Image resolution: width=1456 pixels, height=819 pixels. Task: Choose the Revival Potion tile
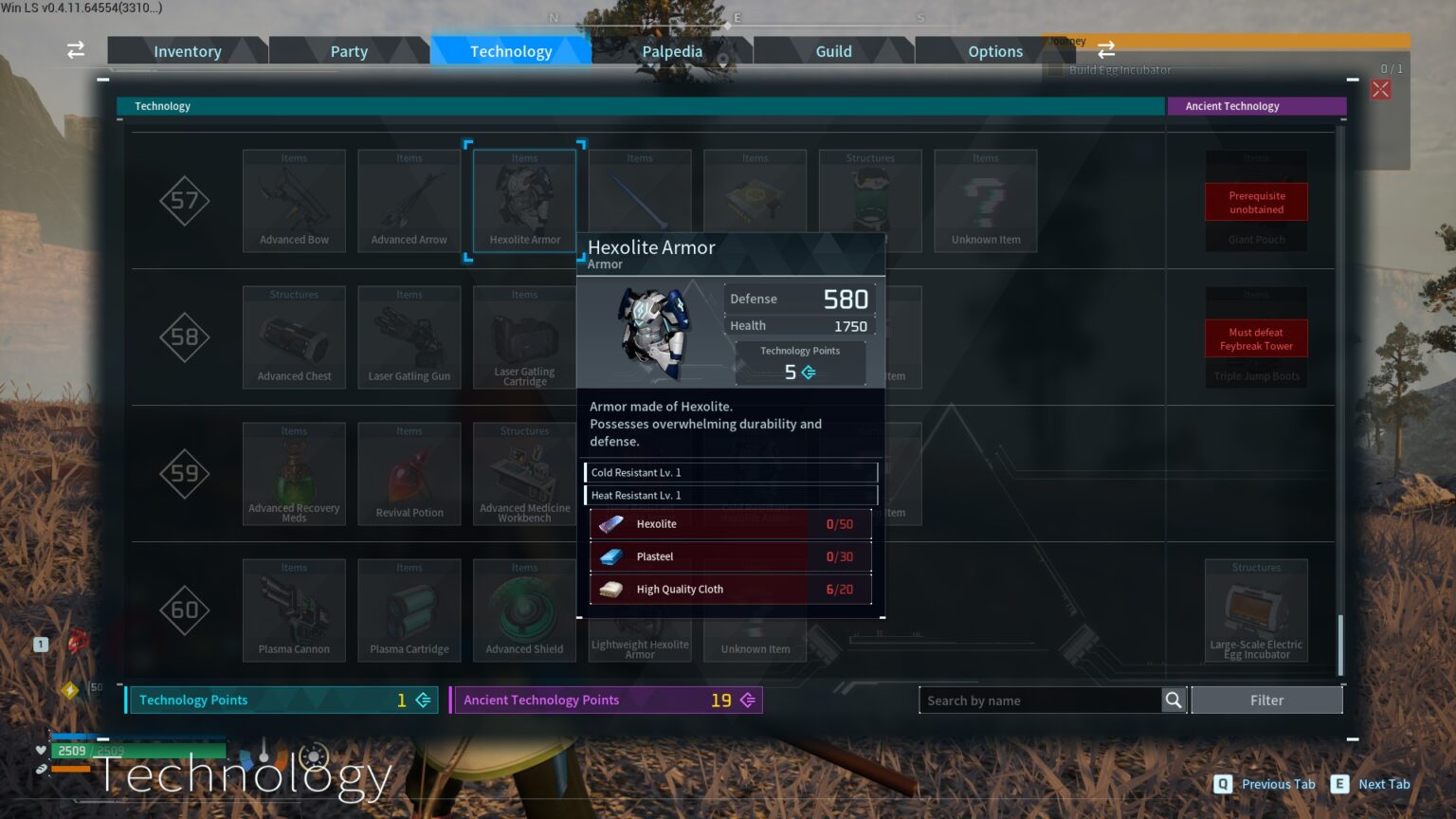coord(409,474)
